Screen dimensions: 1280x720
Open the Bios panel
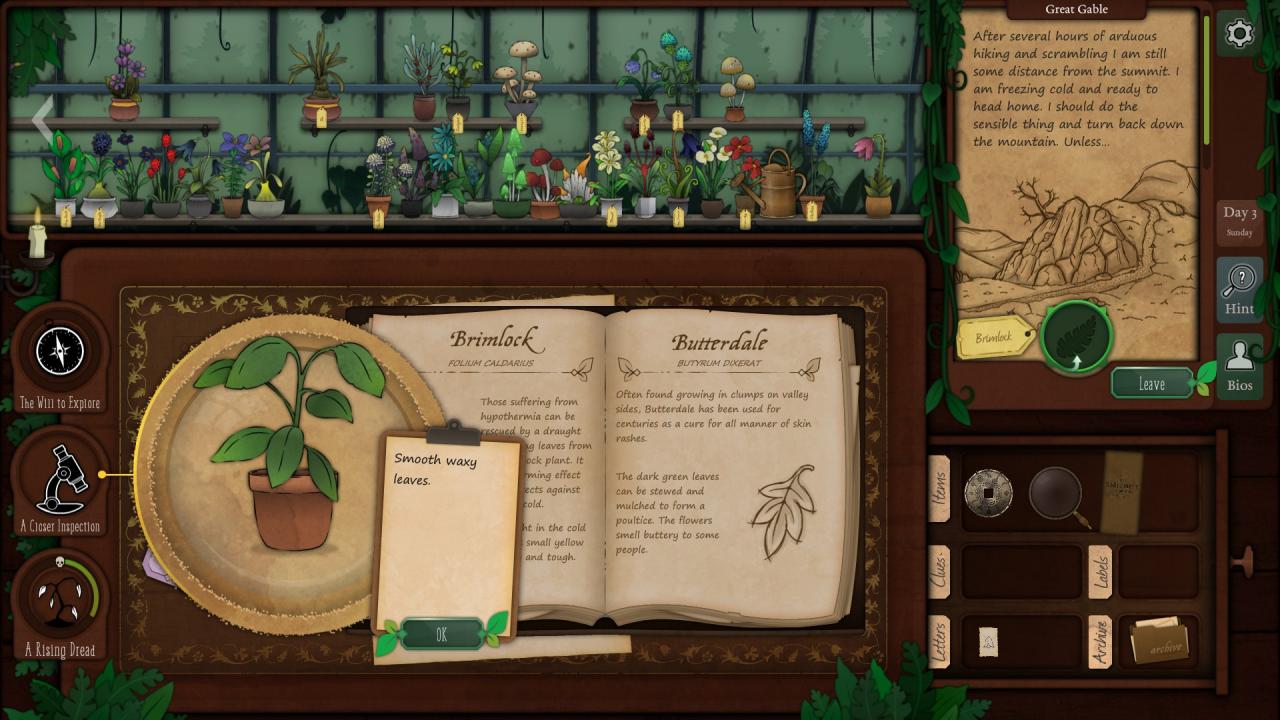click(x=1239, y=366)
